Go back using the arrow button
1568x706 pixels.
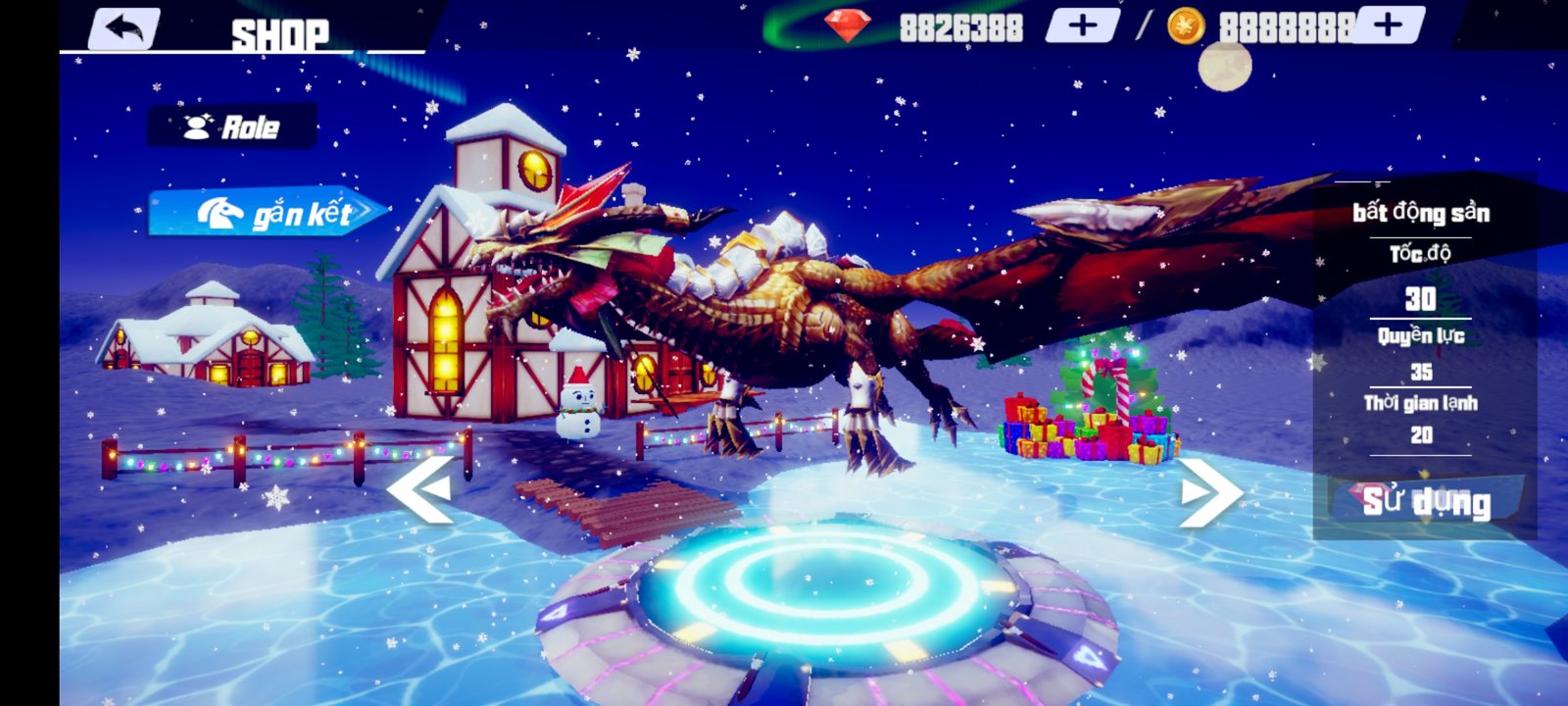124,27
